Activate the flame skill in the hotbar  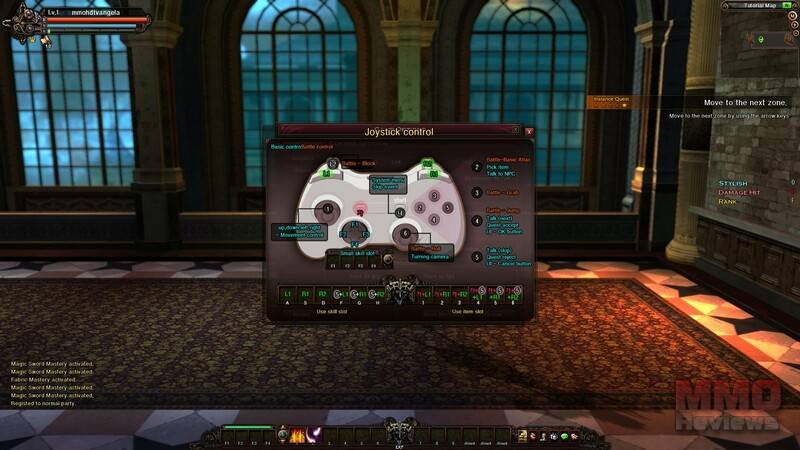298,433
